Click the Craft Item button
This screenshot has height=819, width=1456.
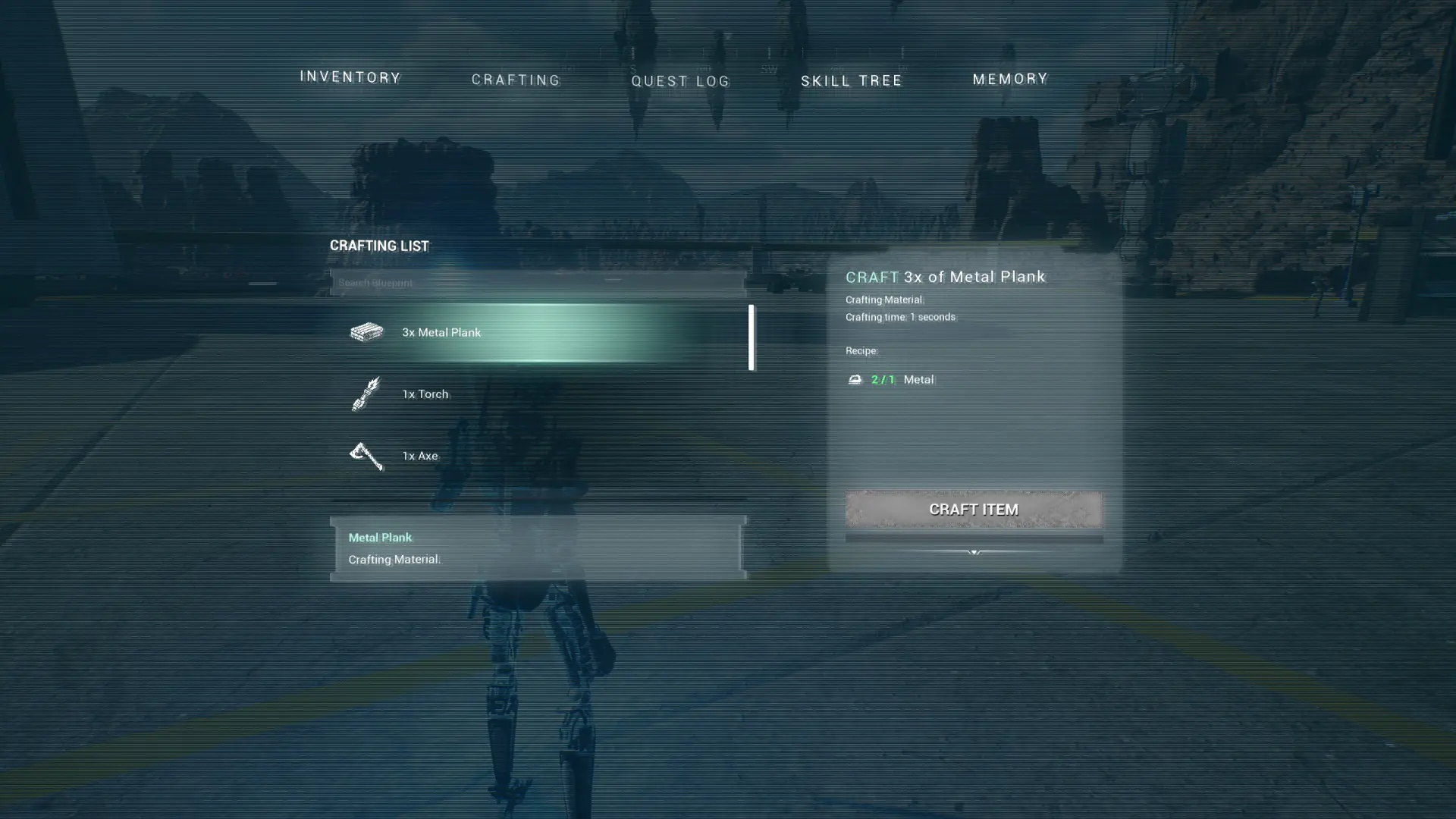tap(974, 510)
